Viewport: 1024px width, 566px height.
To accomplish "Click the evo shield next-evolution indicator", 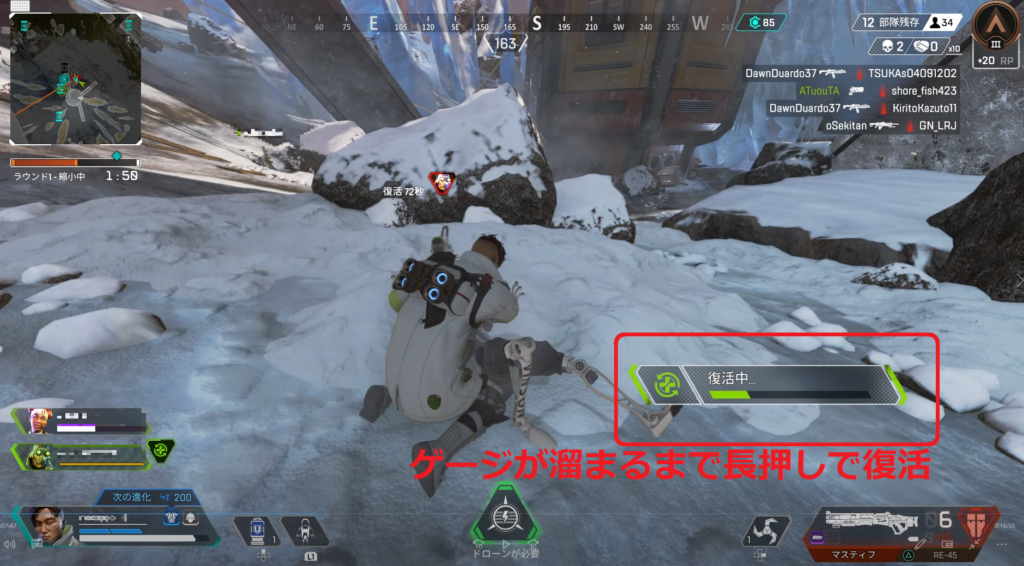I will tap(150, 497).
